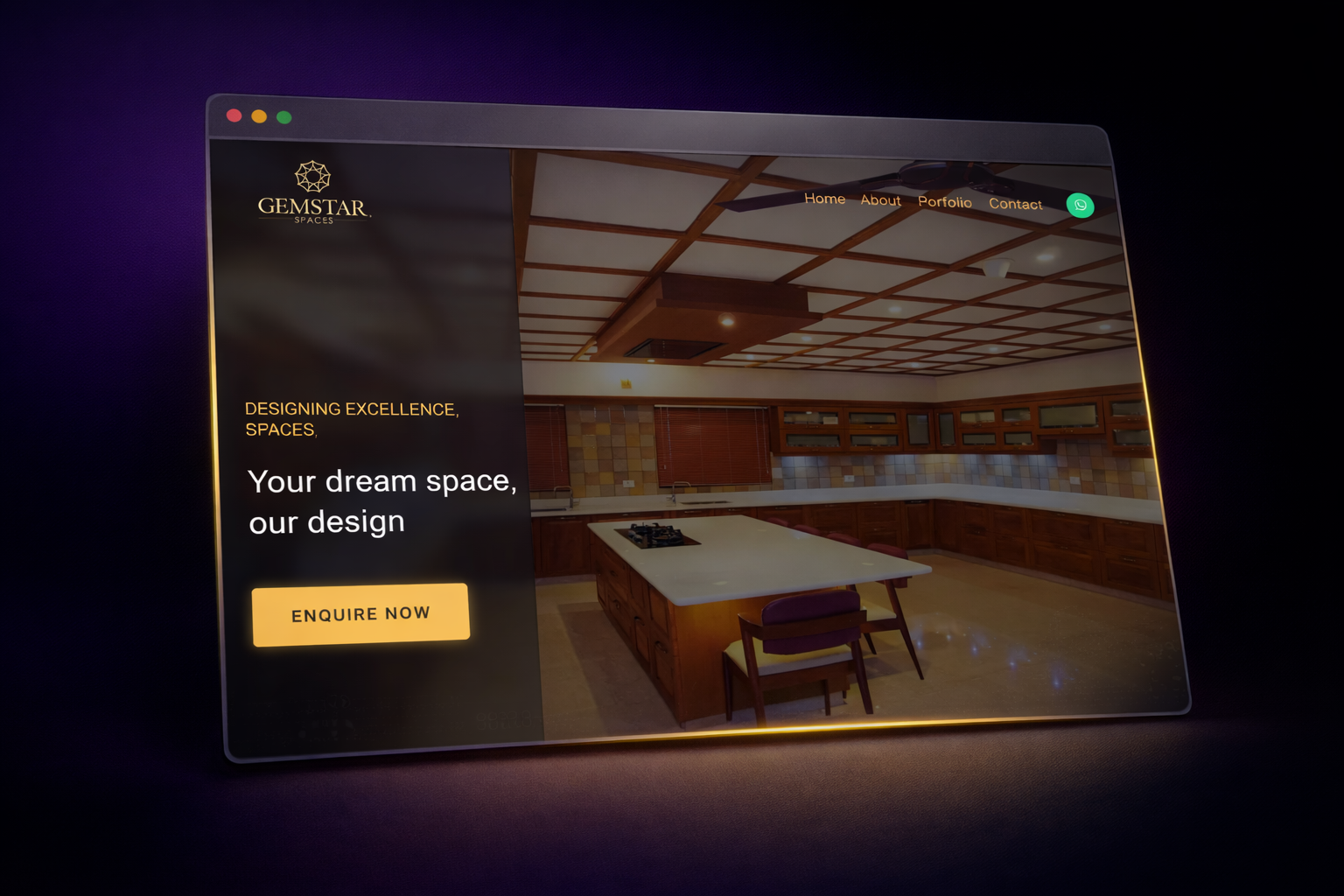Close the window with the red dot
Image resolution: width=1344 pixels, height=896 pixels.
click(234, 115)
